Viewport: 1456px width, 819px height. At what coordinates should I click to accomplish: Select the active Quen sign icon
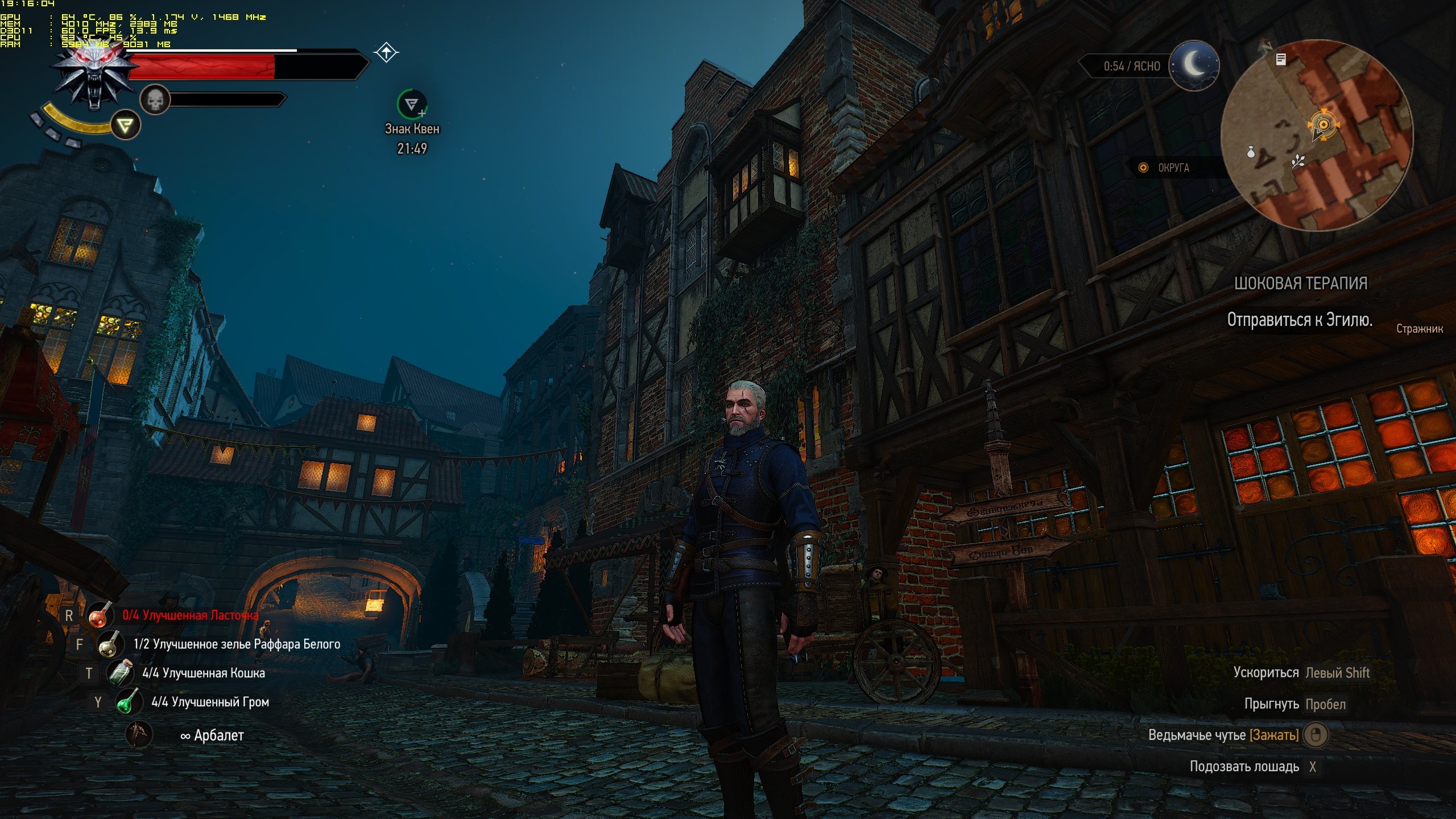tap(125, 125)
